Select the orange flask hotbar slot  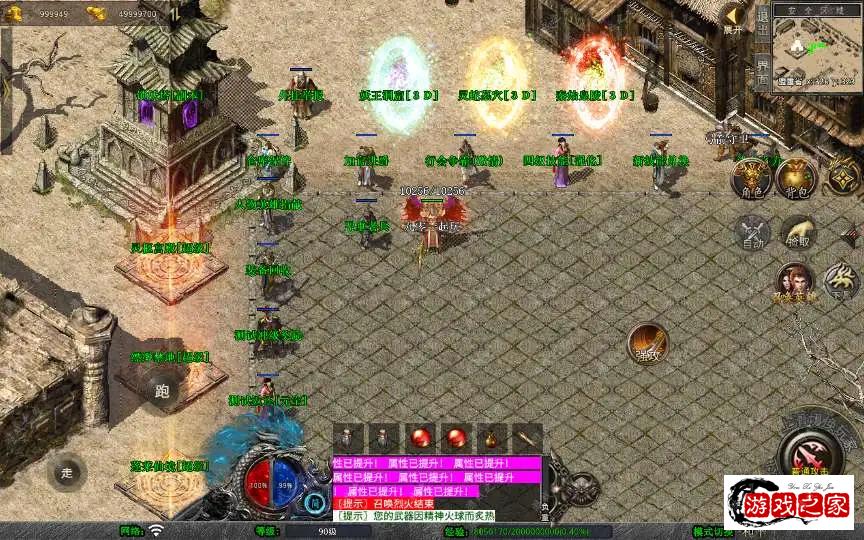491,438
